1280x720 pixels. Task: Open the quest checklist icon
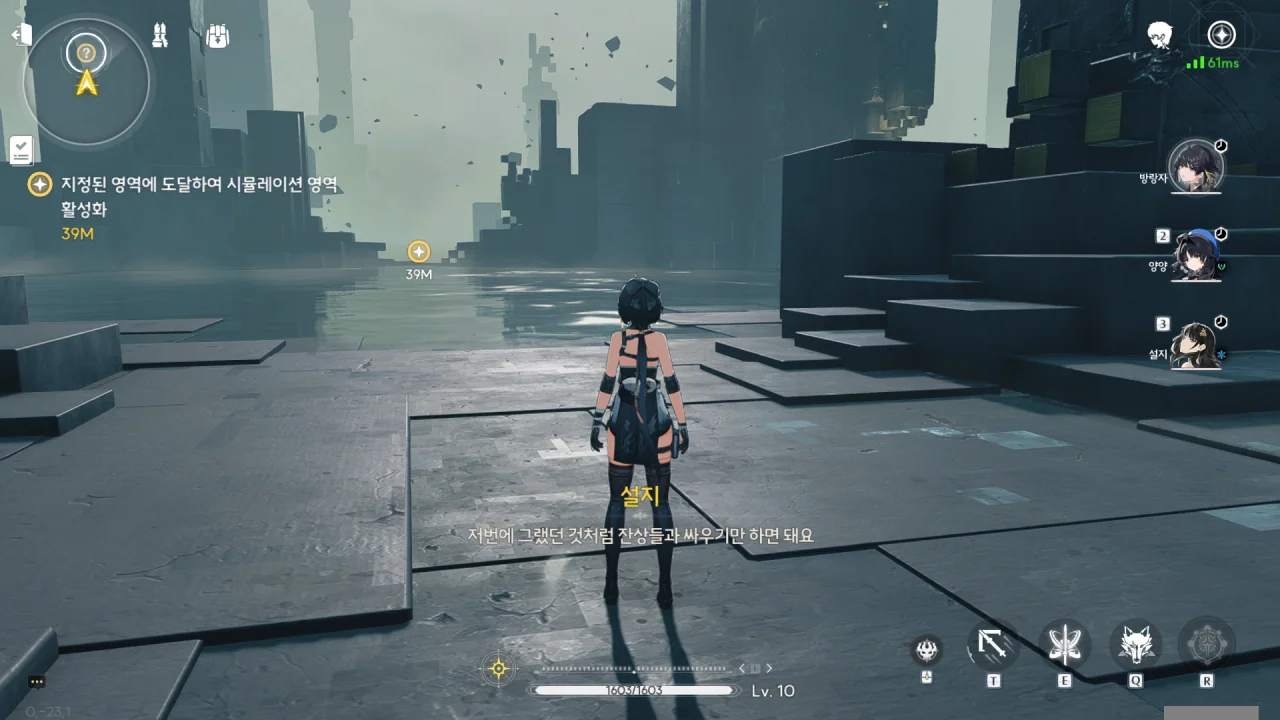click(x=22, y=150)
